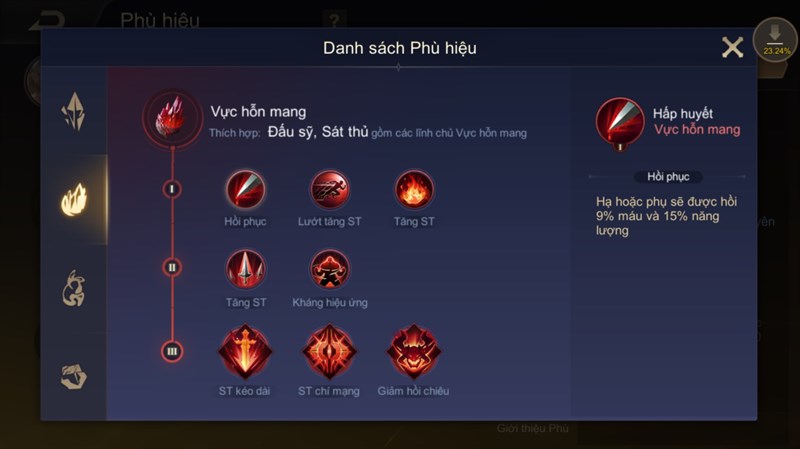Pick the spearhead Tăng ST badge
This screenshot has height=449, width=800.
tap(245, 269)
